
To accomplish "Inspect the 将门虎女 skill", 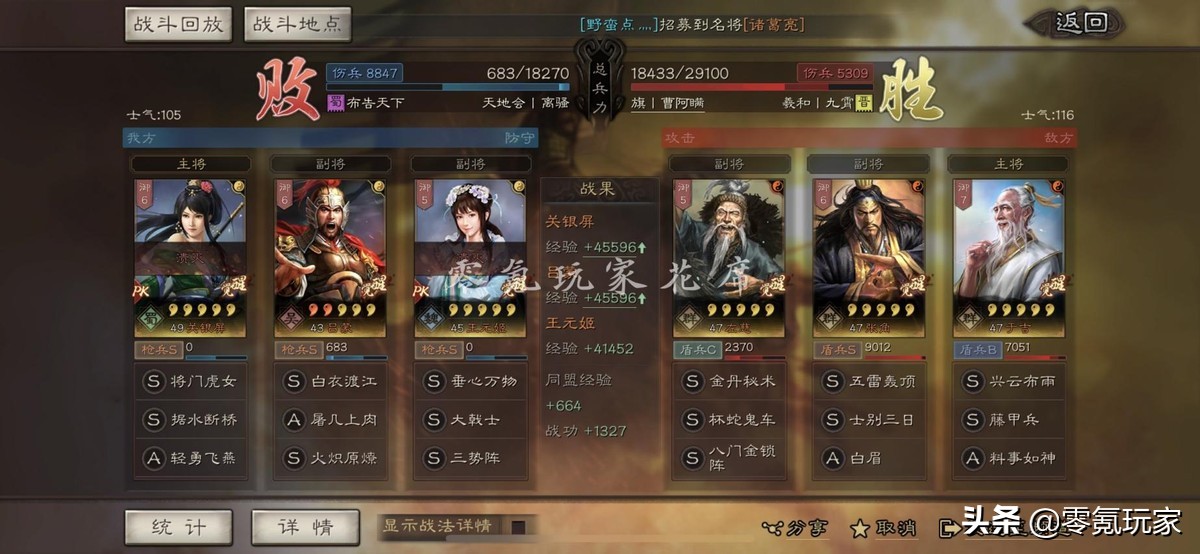I will point(191,381).
